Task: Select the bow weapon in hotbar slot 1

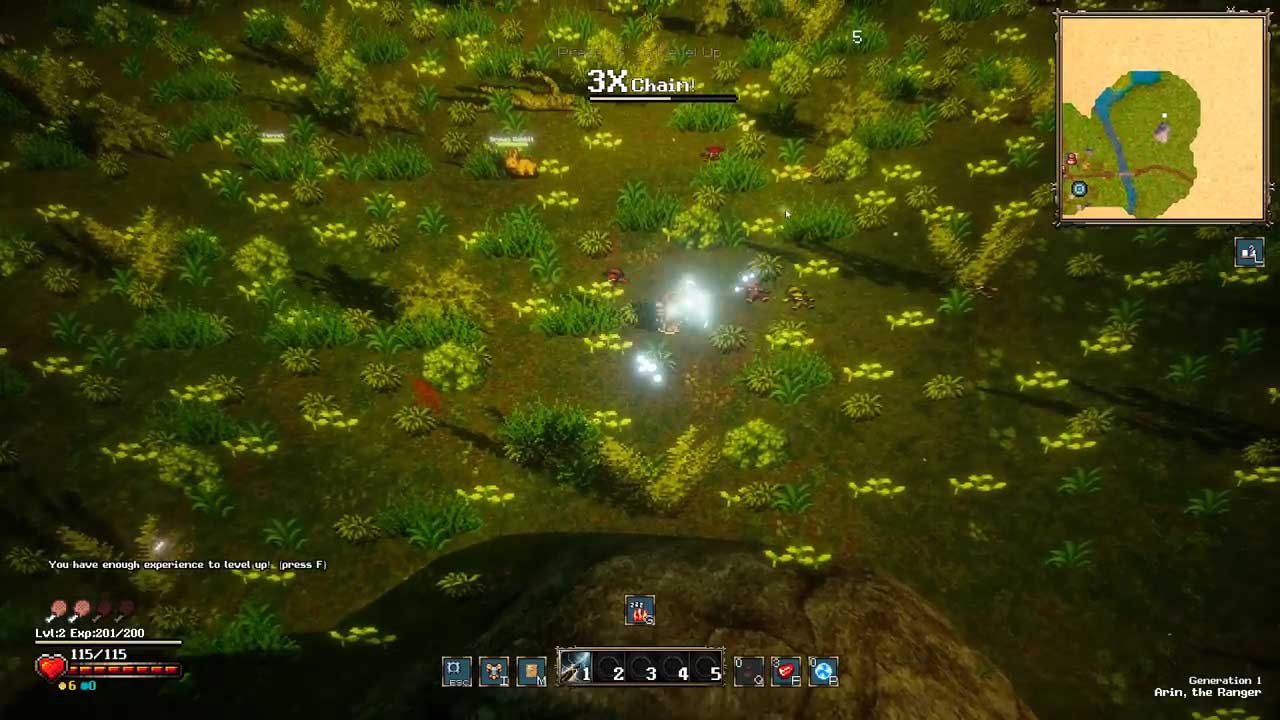Action: pyautogui.click(x=576, y=670)
